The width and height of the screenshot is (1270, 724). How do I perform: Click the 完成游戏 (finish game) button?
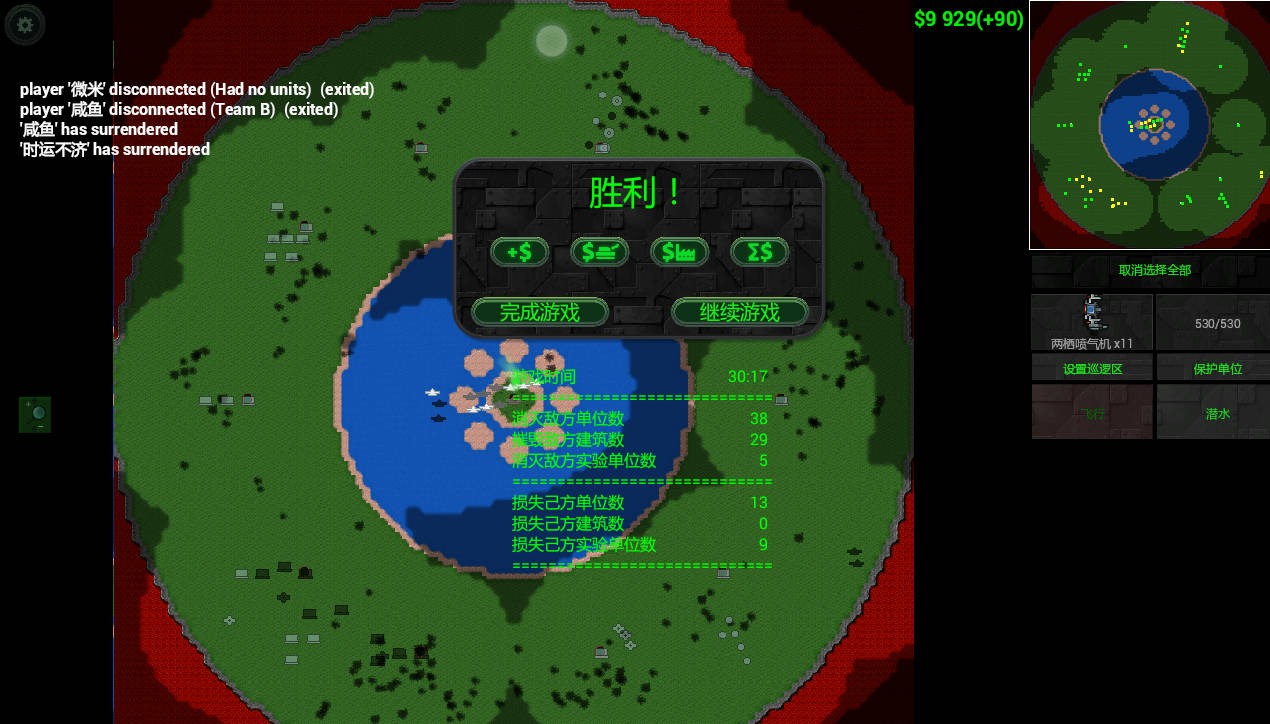tap(540, 312)
